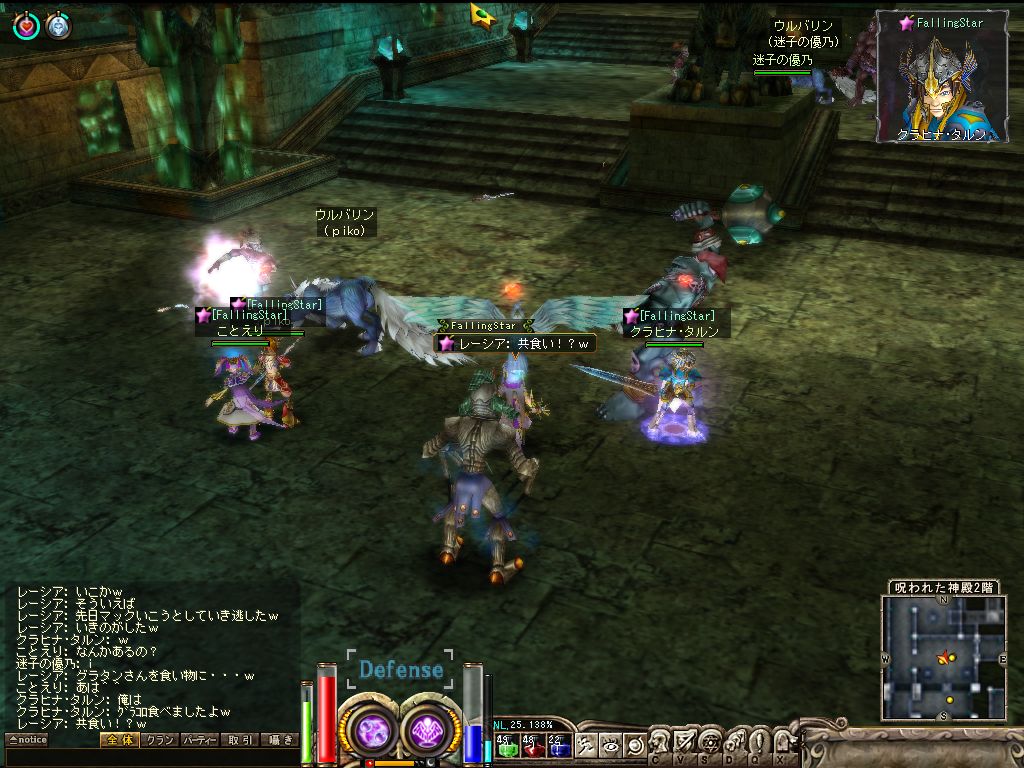This screenshot has width=1024, height=768.
Task: Click the minimap of 呪われた神殿2階
Action: pyautogui.click(x=943, y=657)
